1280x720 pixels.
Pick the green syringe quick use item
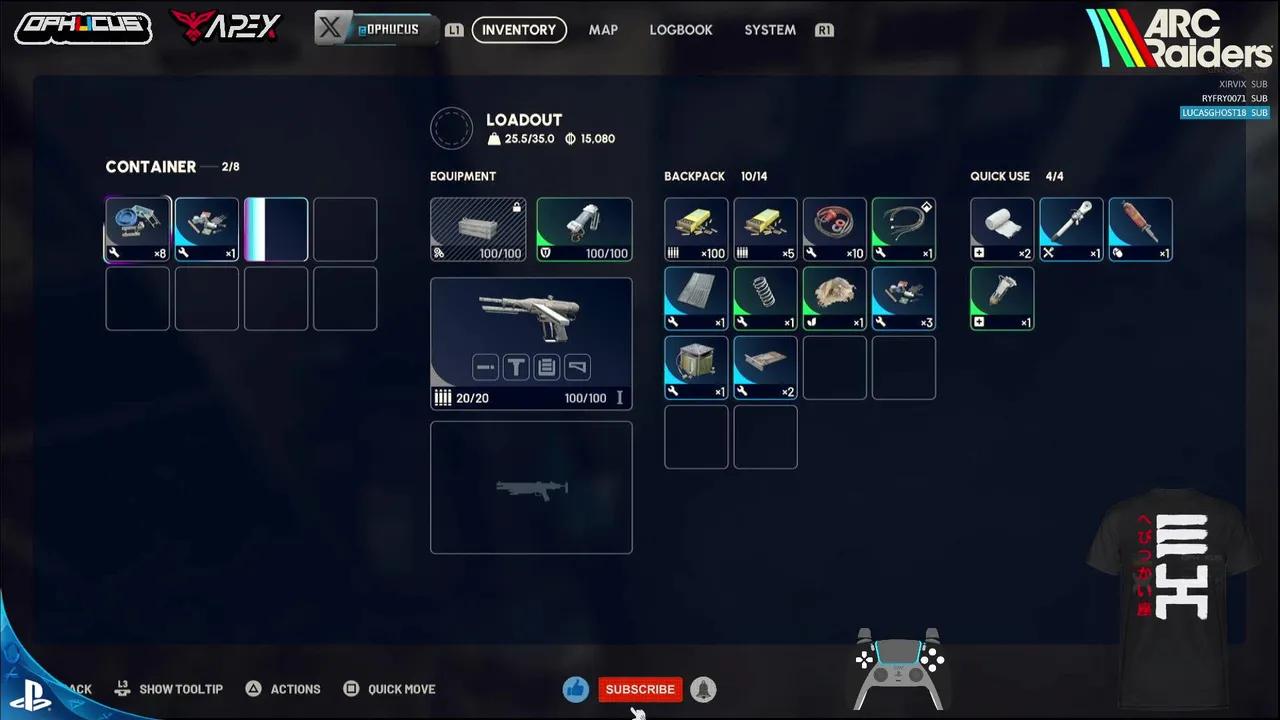coord(1002,298)
